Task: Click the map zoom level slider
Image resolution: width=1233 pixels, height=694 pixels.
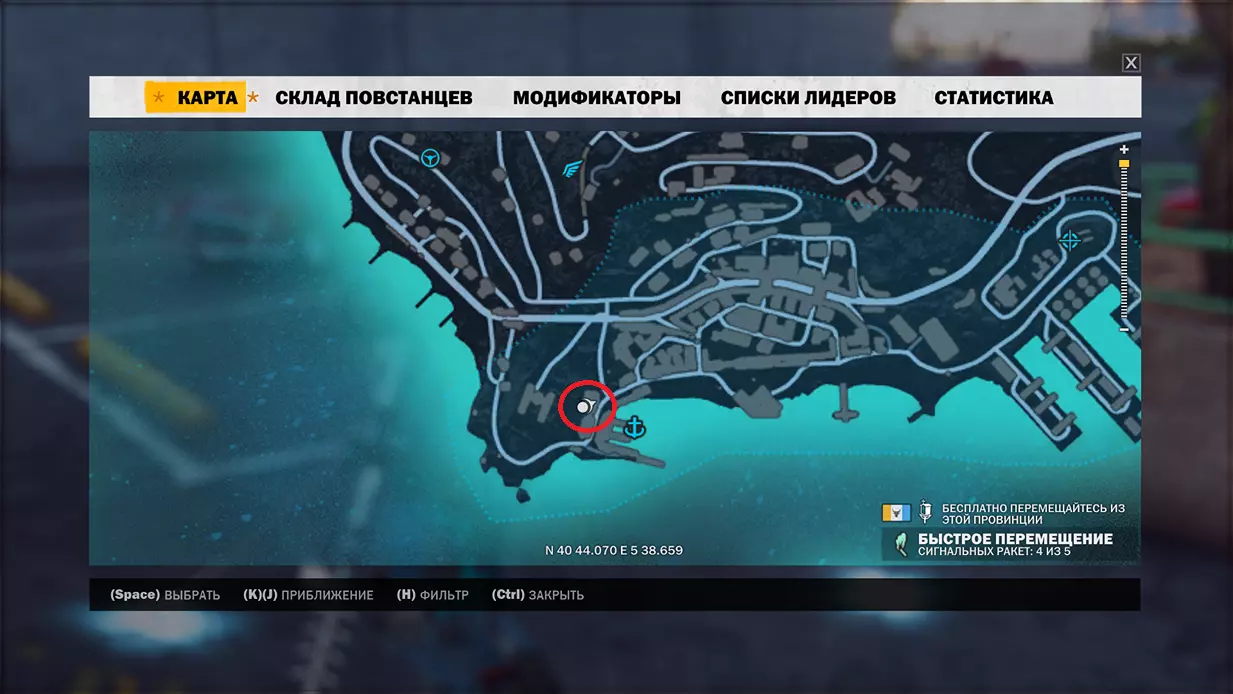Action: coord(1124,240)
